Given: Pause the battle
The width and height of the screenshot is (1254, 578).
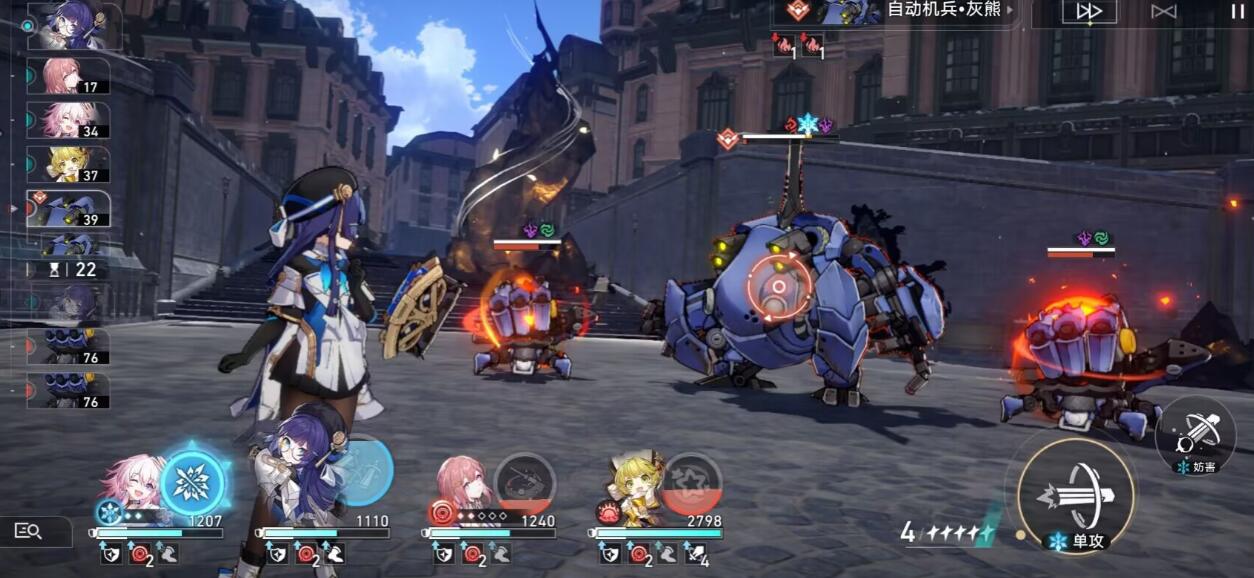Looking at the screenshot, I should click(x=1237, y=11).
